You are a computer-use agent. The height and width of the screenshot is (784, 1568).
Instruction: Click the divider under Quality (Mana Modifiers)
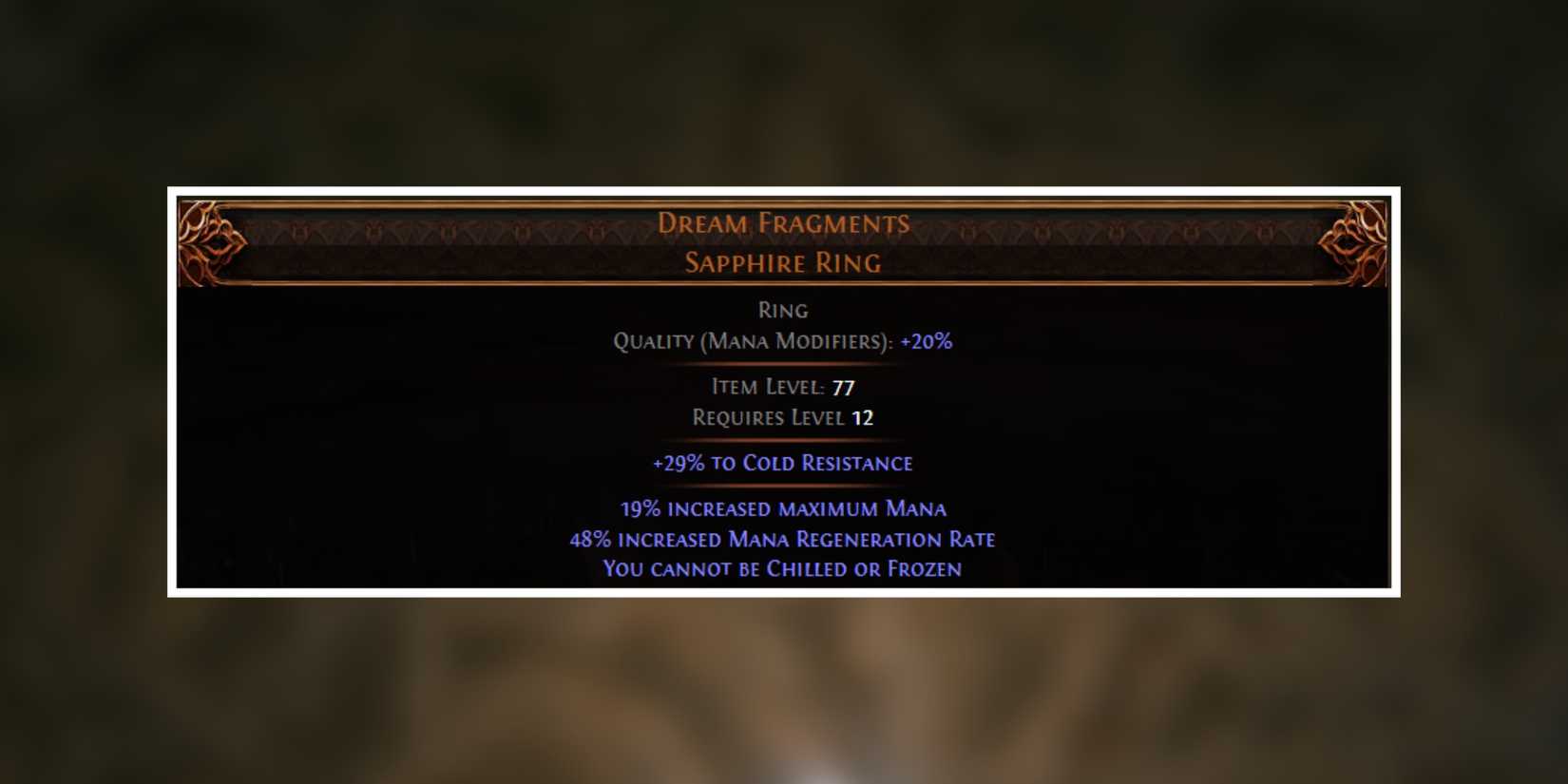coord(782,363)
